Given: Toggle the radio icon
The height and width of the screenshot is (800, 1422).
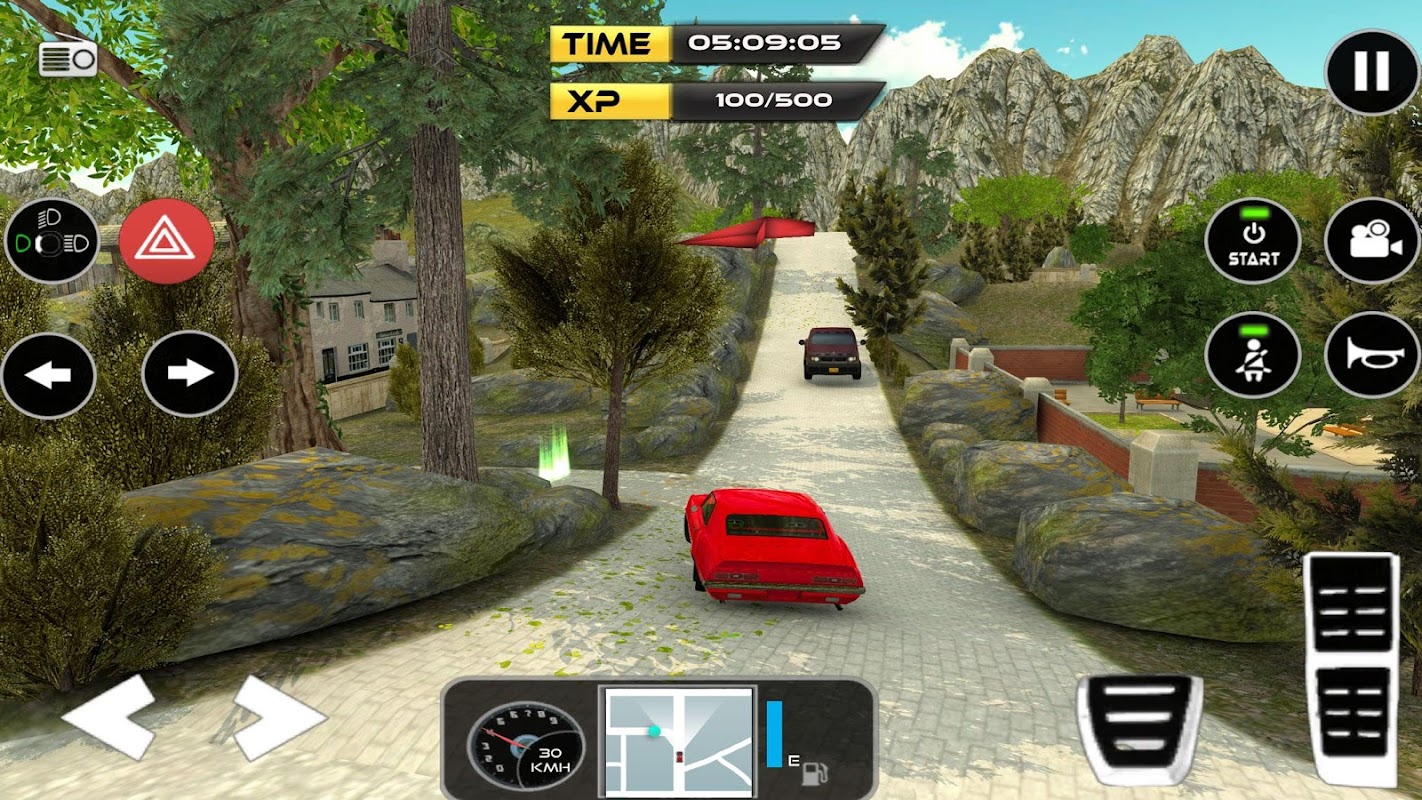Looking at the screenshot, I should point(68,58).
